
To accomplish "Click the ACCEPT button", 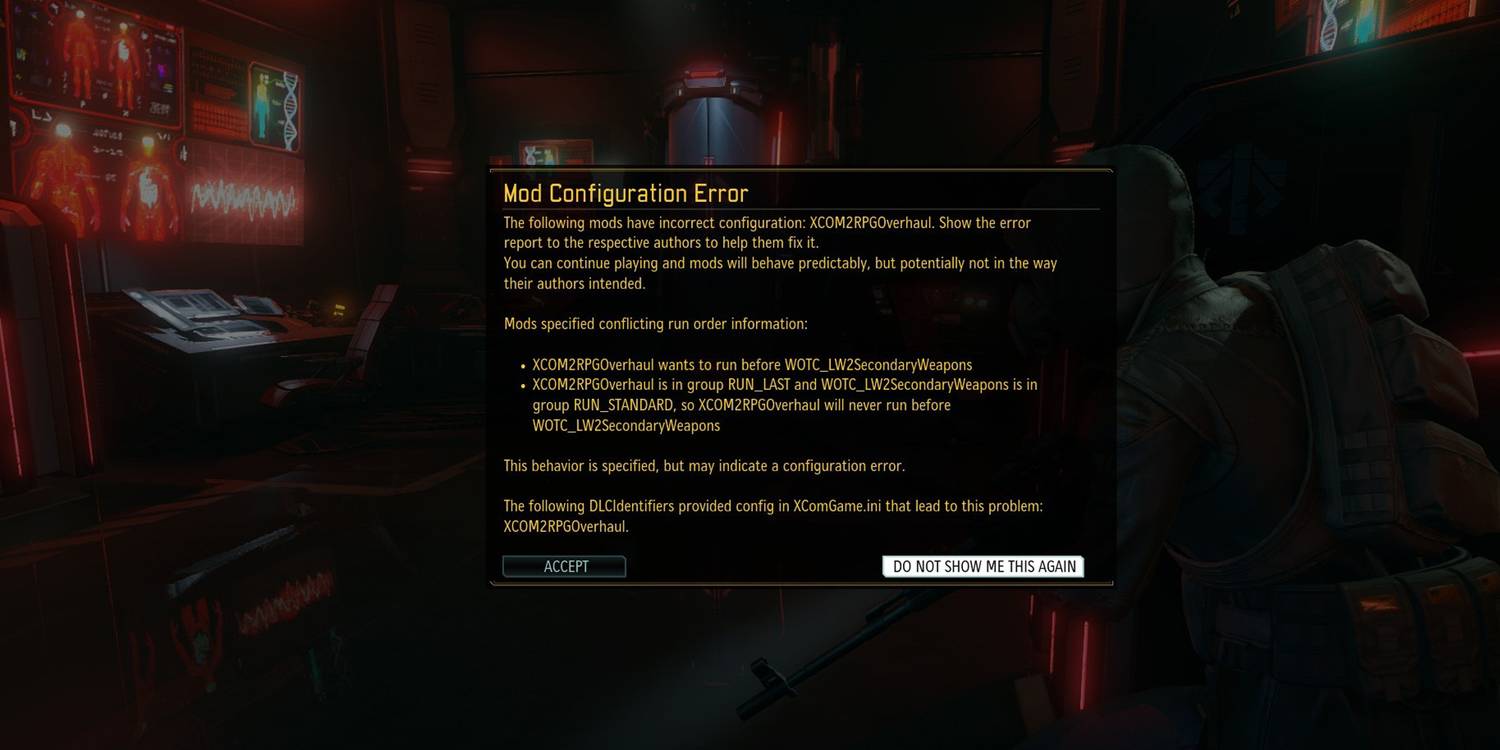I will tap(564, 566).
